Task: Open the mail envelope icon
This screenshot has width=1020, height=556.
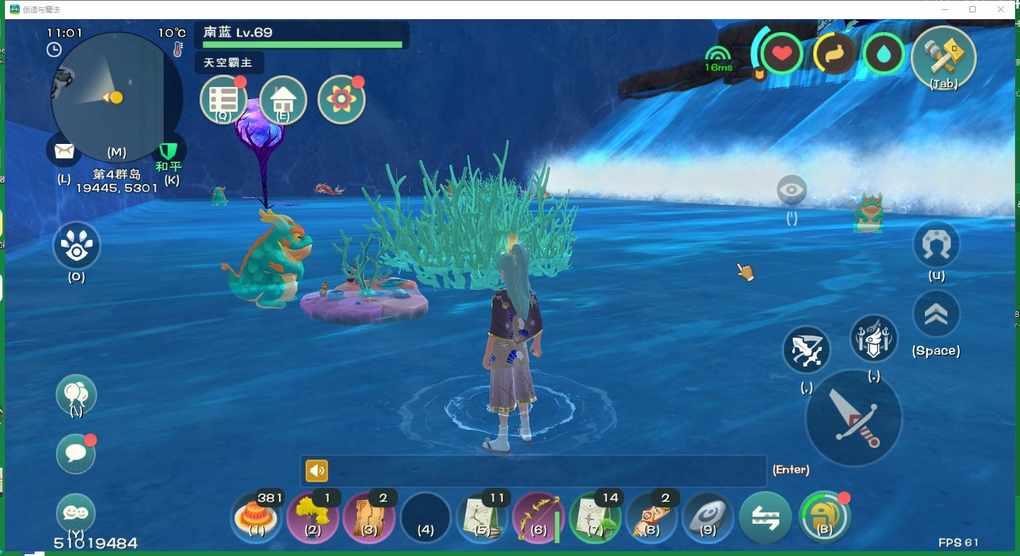Action: tap(64, 151)
